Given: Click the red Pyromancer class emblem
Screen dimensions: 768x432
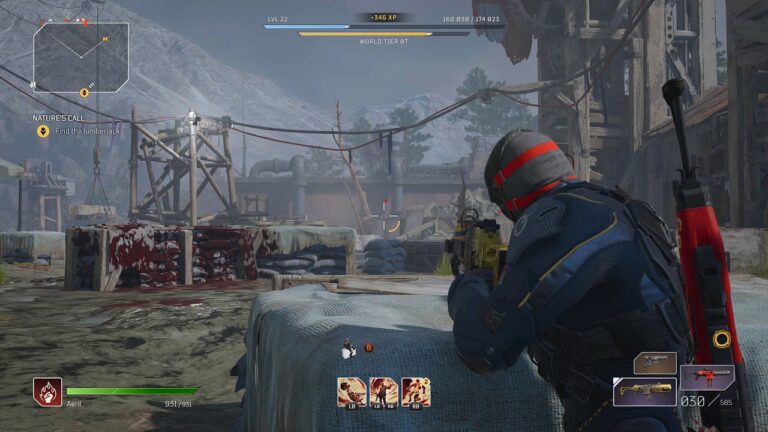Looking at the screenshot, I should coord(47,391).
